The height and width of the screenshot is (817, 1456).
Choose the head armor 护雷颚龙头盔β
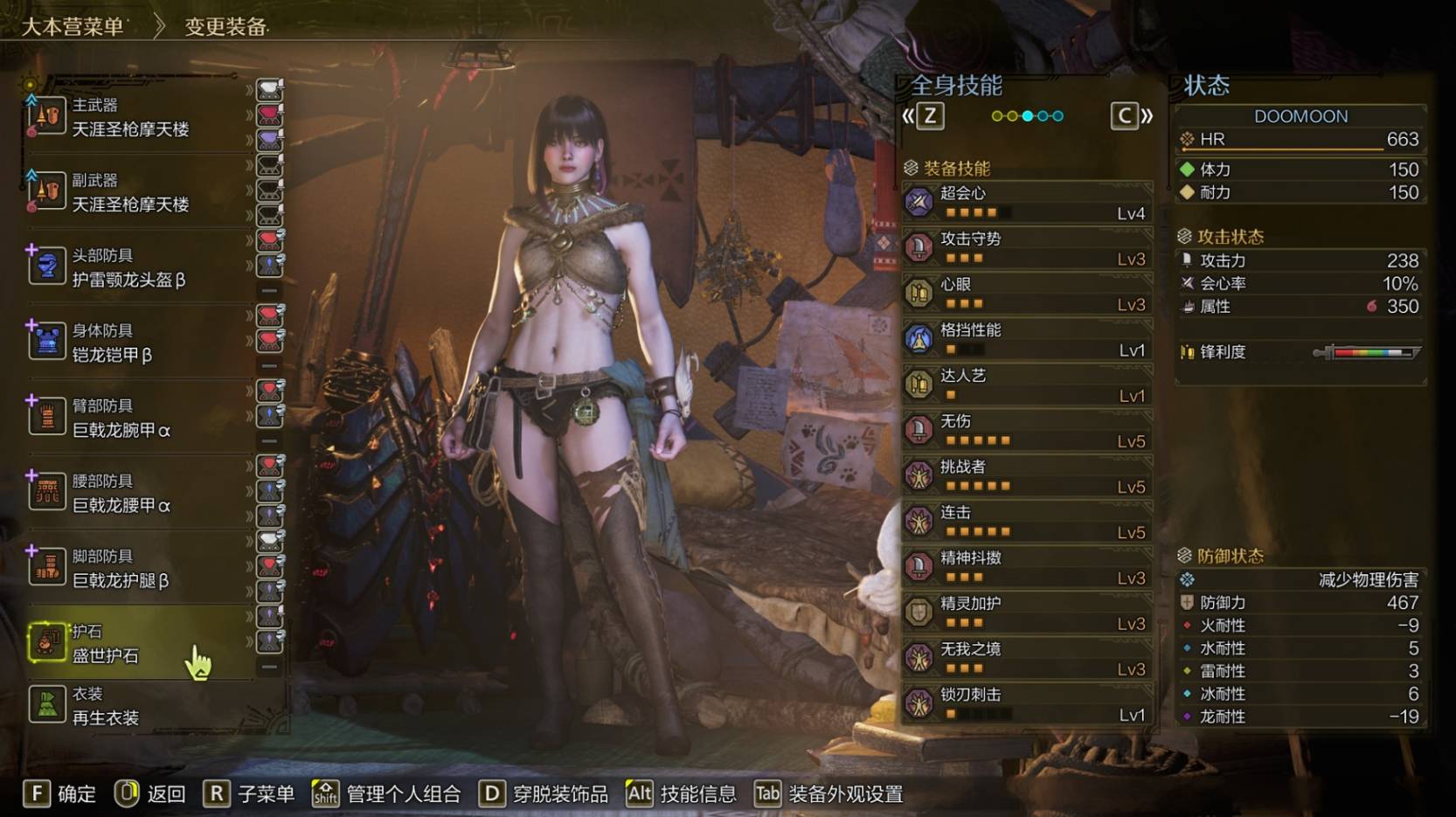(x=129, y=268)
